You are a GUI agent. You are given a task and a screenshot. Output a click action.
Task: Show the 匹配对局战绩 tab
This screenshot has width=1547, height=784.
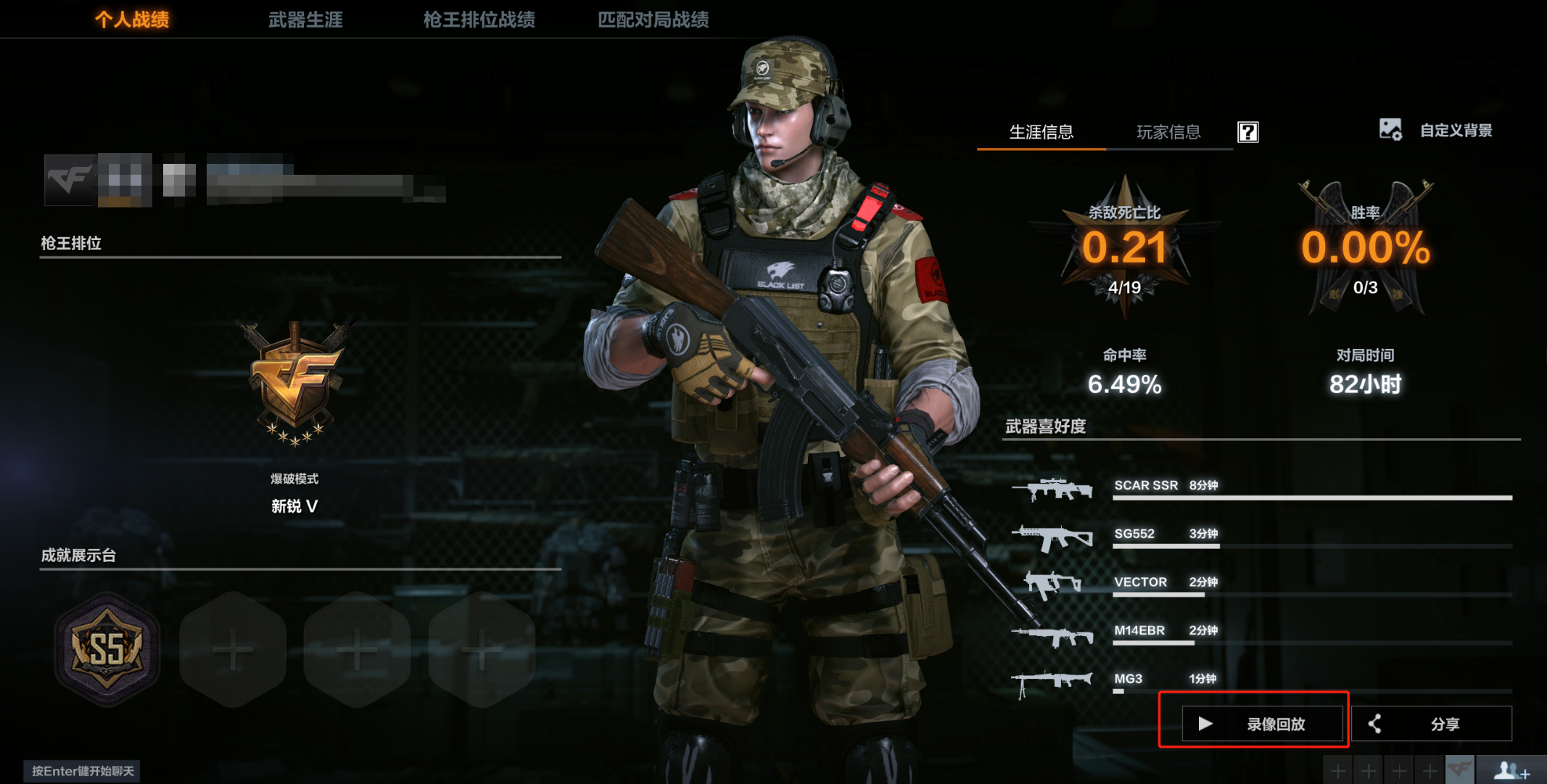(653, 20)
